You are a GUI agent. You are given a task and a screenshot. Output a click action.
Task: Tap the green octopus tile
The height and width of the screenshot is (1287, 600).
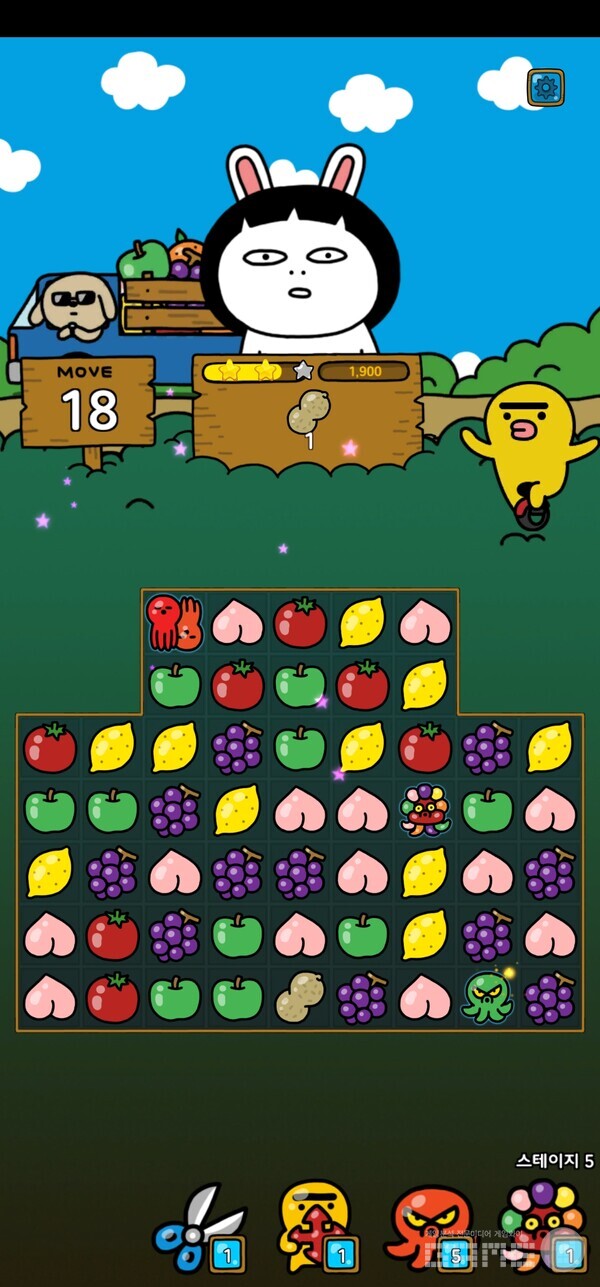point(487,997)
